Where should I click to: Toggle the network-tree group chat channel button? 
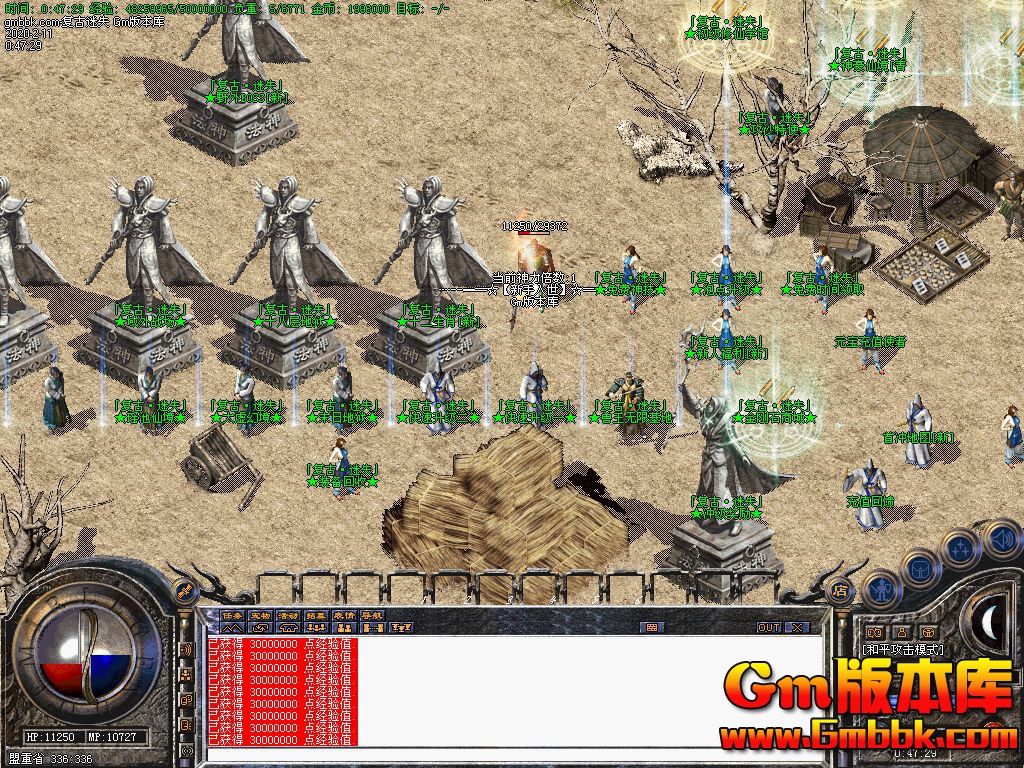coord(186,675)
